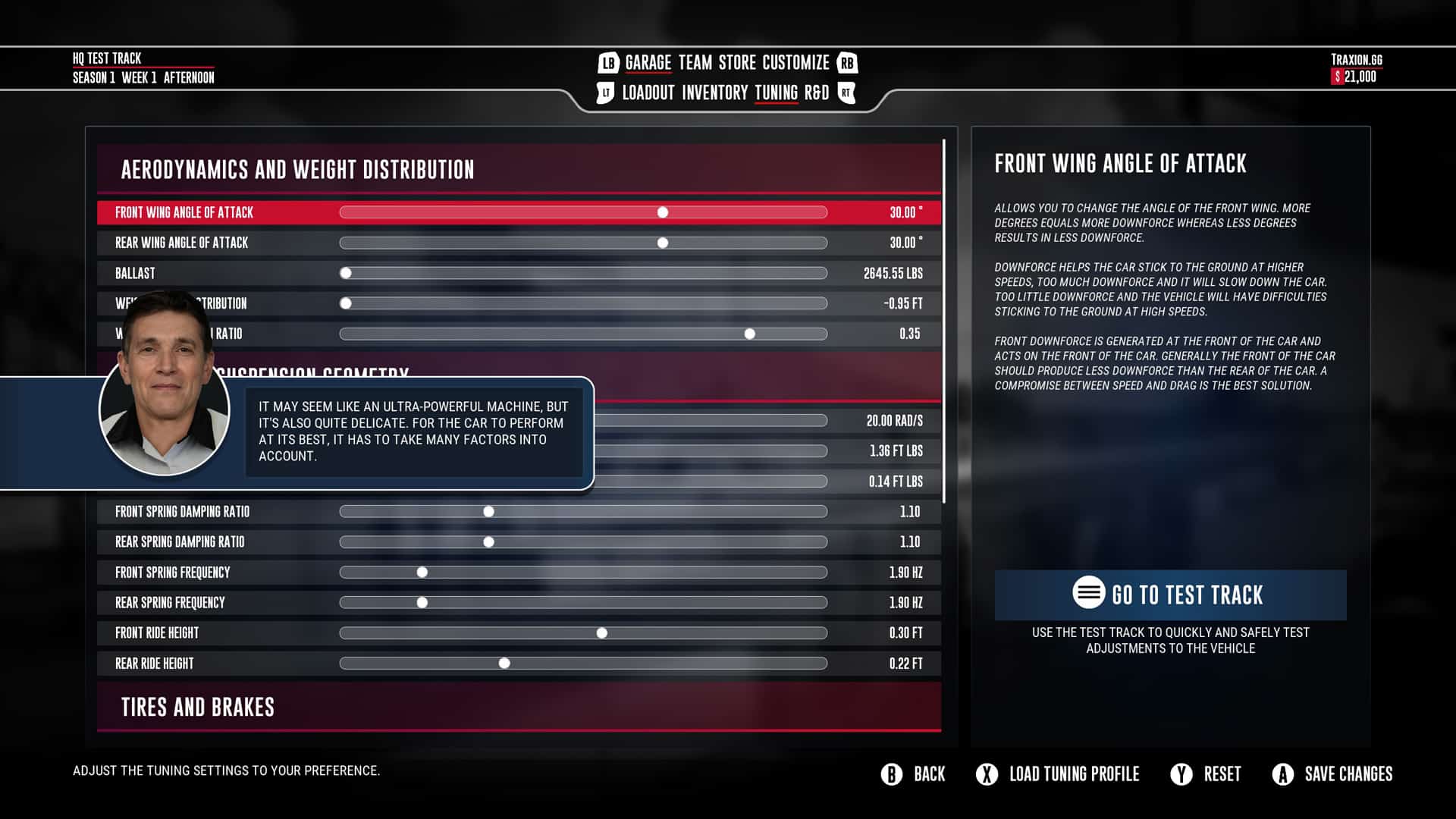
Task: Open the R&D sub-tab
Action: [816, 93]
